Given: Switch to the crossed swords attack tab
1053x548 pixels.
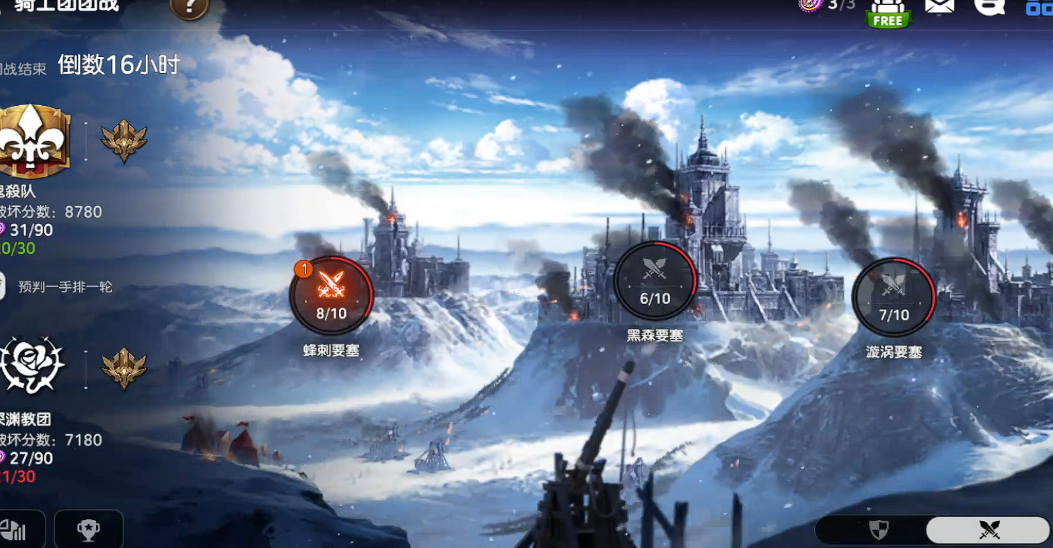Looking at the screenshot, I should pyautogui.click(x=988, y=530).
